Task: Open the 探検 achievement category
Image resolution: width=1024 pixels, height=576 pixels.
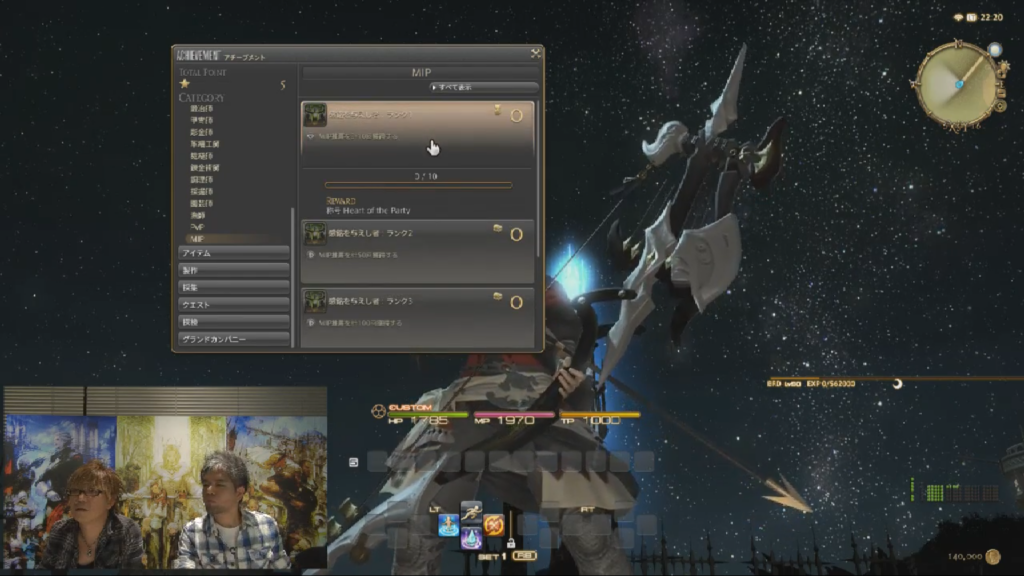Action: pos(234,322)
